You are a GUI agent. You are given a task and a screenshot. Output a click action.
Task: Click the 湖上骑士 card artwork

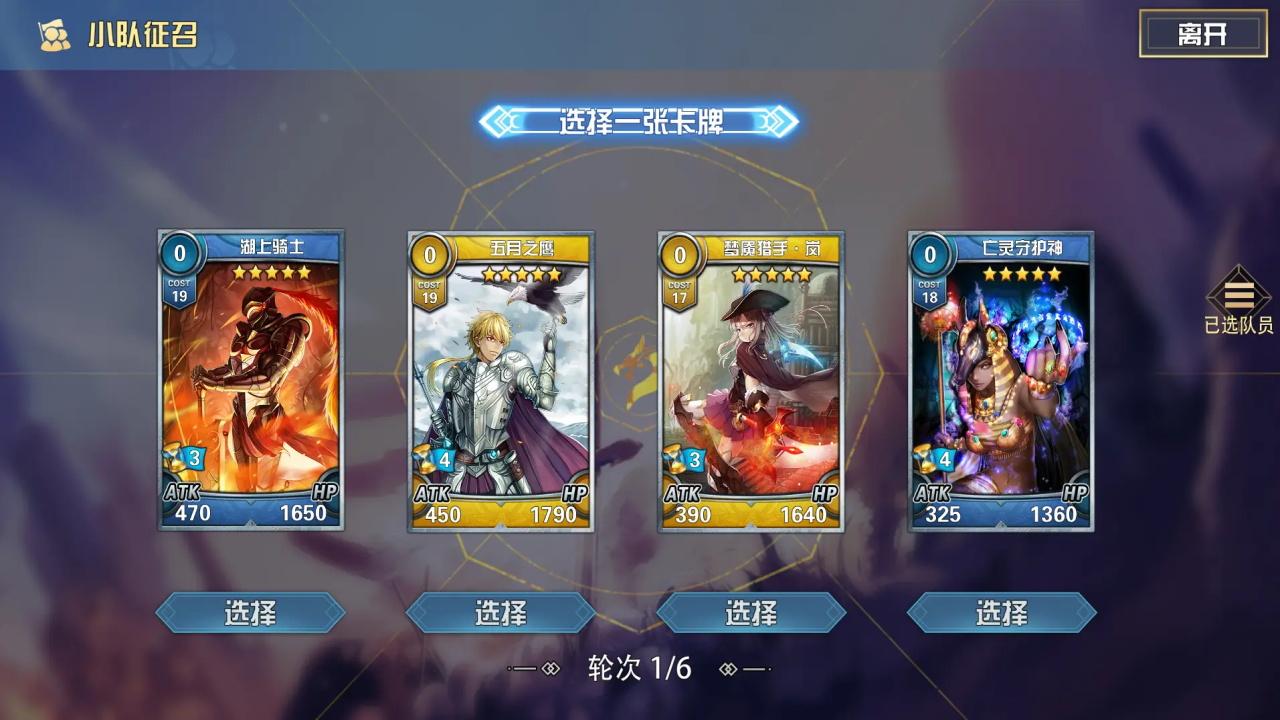point(248,380)
